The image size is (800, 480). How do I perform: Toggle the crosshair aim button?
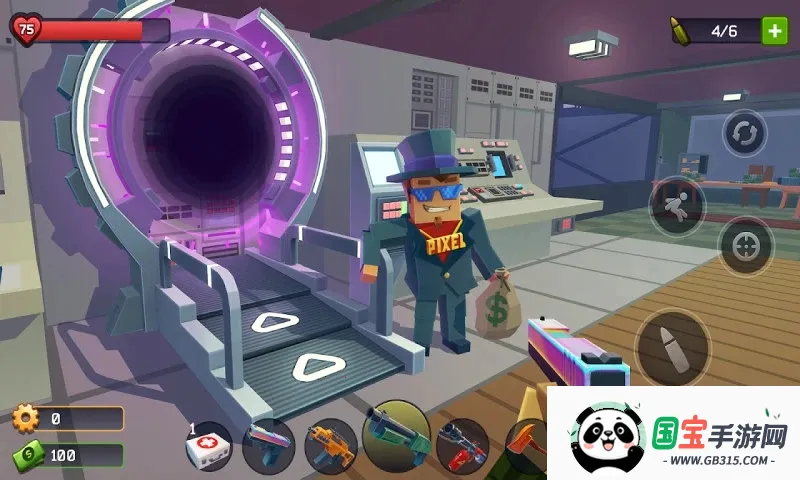pos(745,246)
